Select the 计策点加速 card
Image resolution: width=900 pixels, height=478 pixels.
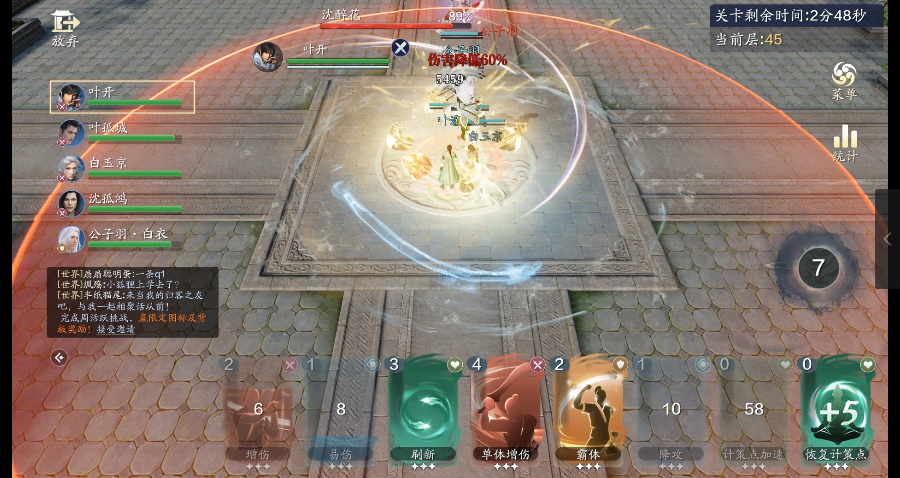click(754, 408)
